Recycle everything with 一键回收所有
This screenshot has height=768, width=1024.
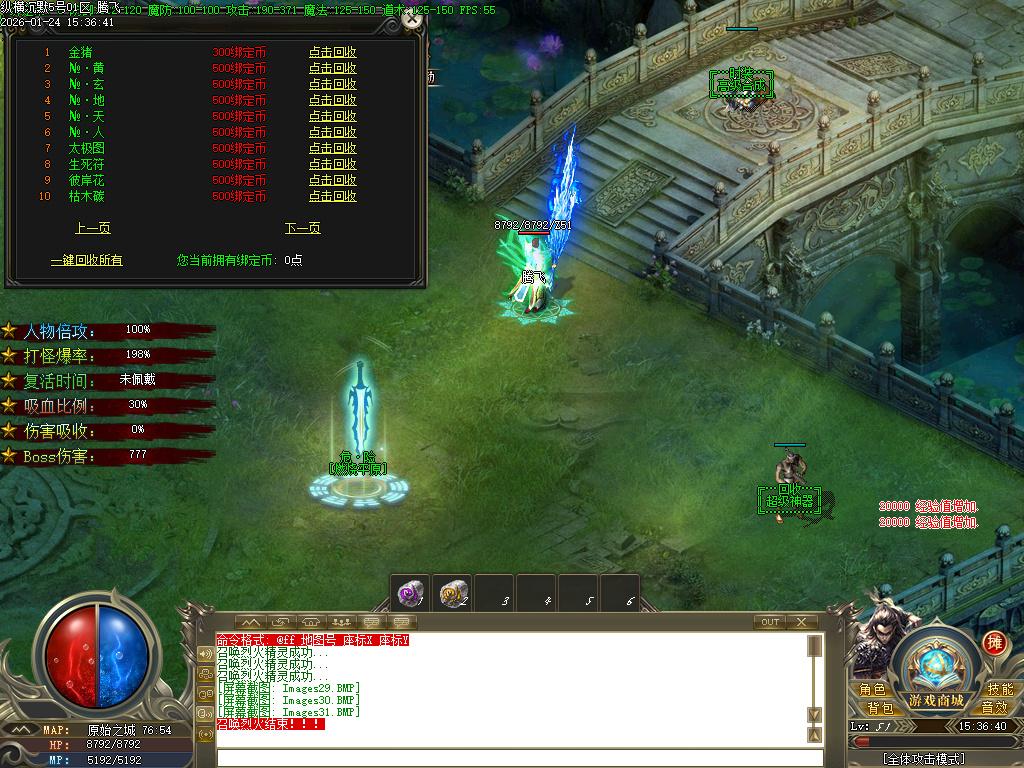click(87, 260)
